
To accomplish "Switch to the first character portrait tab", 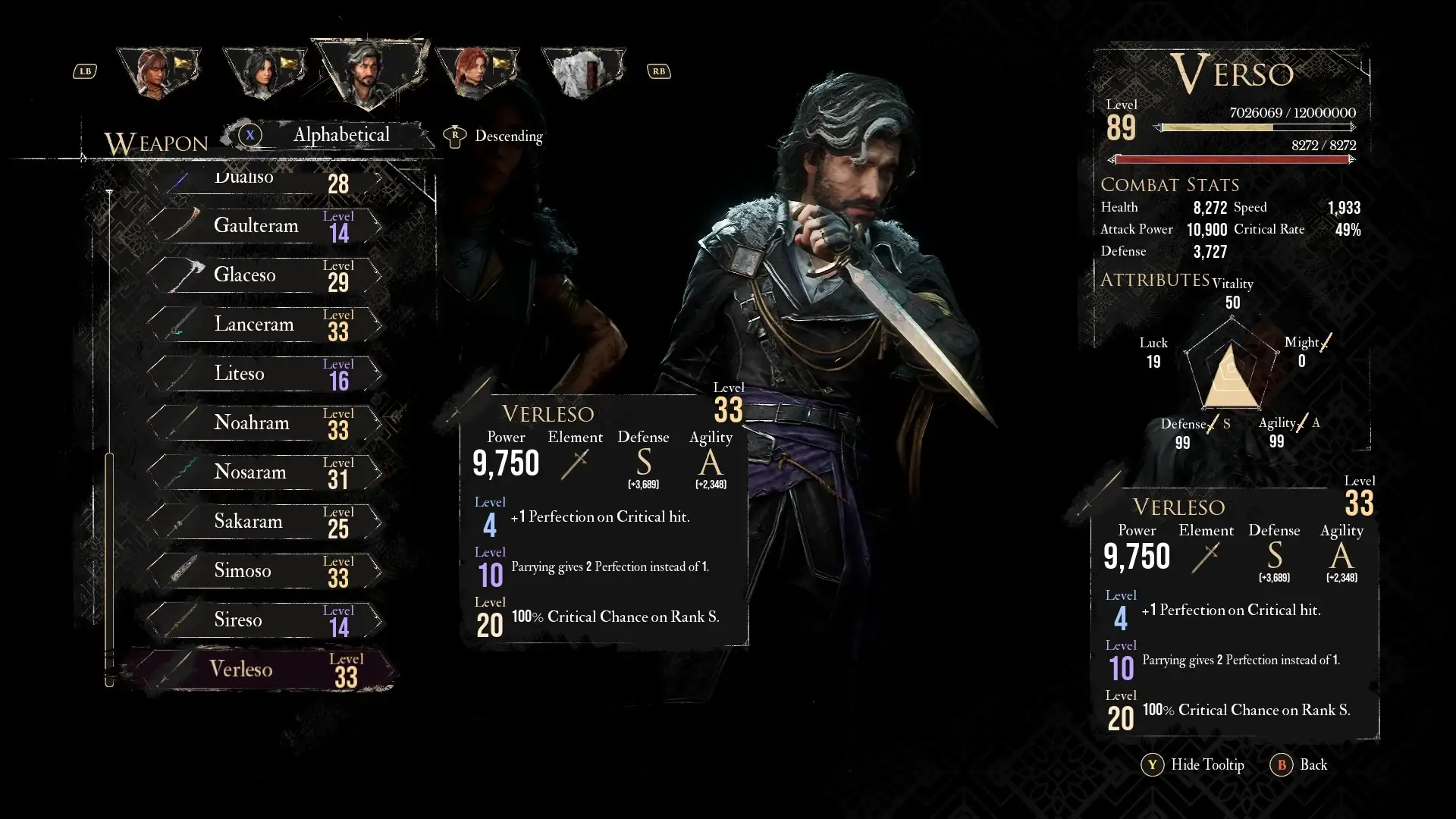I will pyautogui.click(x=158, y=72).
